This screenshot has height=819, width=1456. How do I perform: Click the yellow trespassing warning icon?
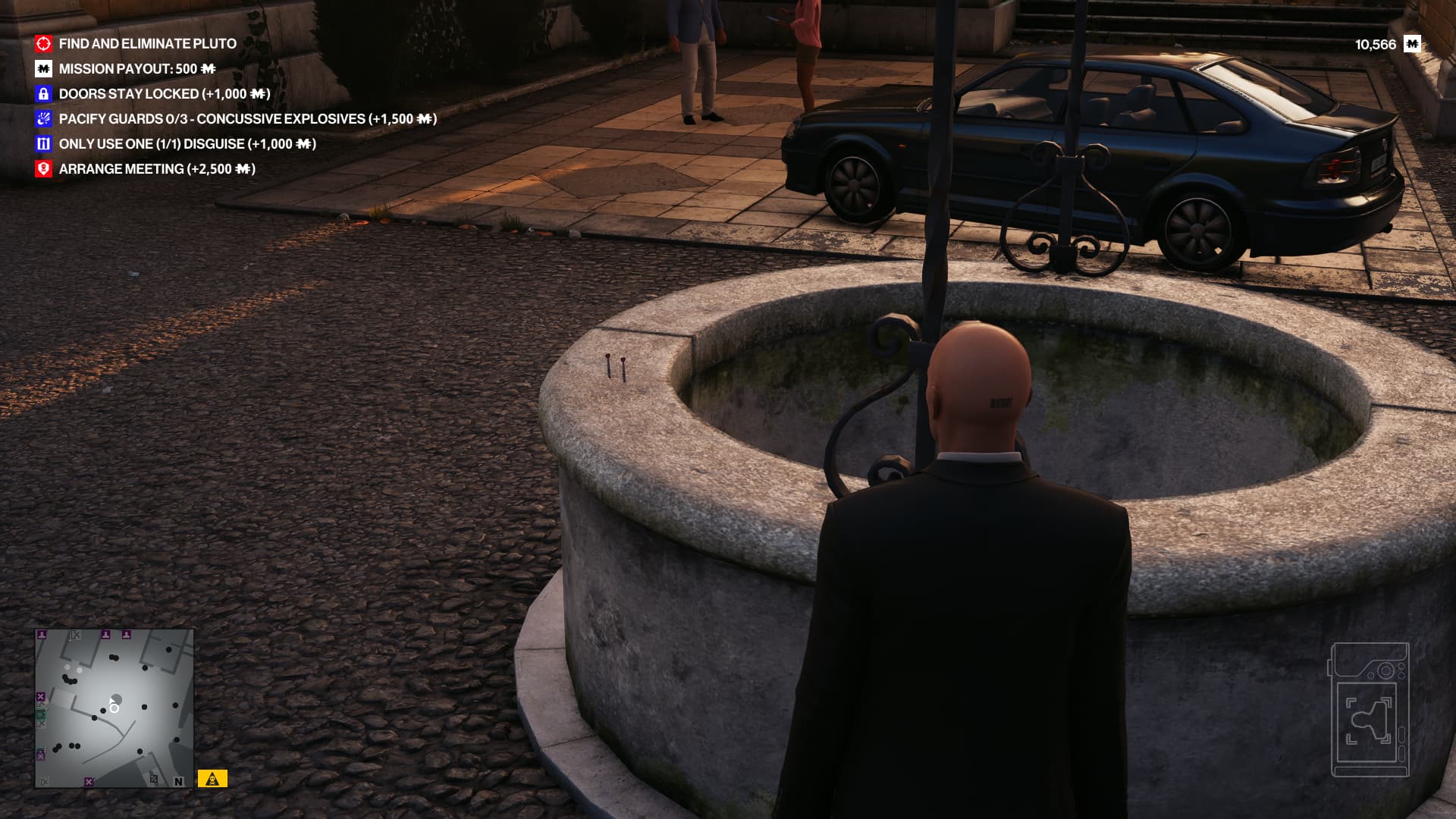[x=212, y=779]
